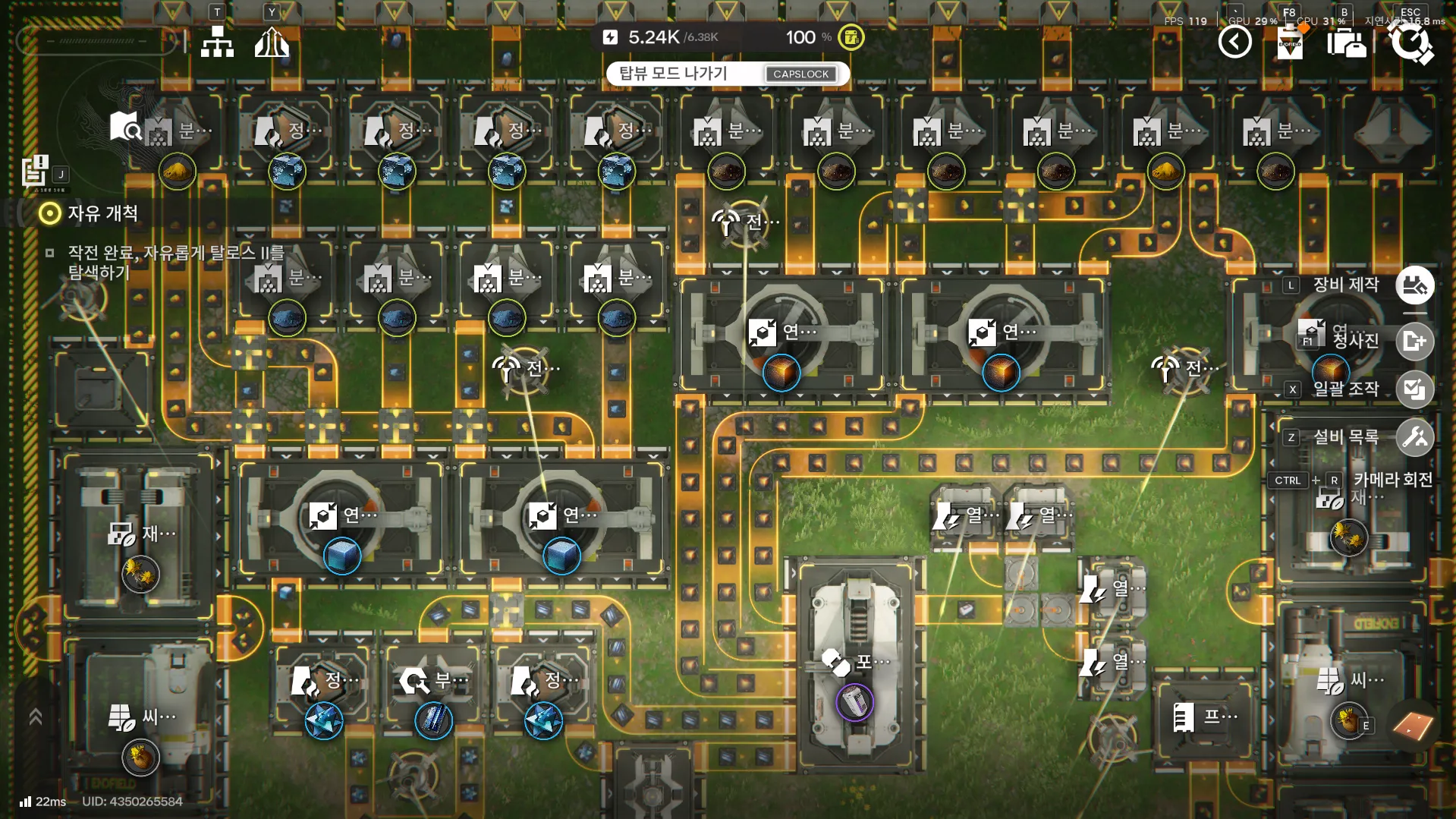The height and width of the screenshot is (819, 1456).
Task: Click the circled back arrow icon
Action: click(1234, 42)
